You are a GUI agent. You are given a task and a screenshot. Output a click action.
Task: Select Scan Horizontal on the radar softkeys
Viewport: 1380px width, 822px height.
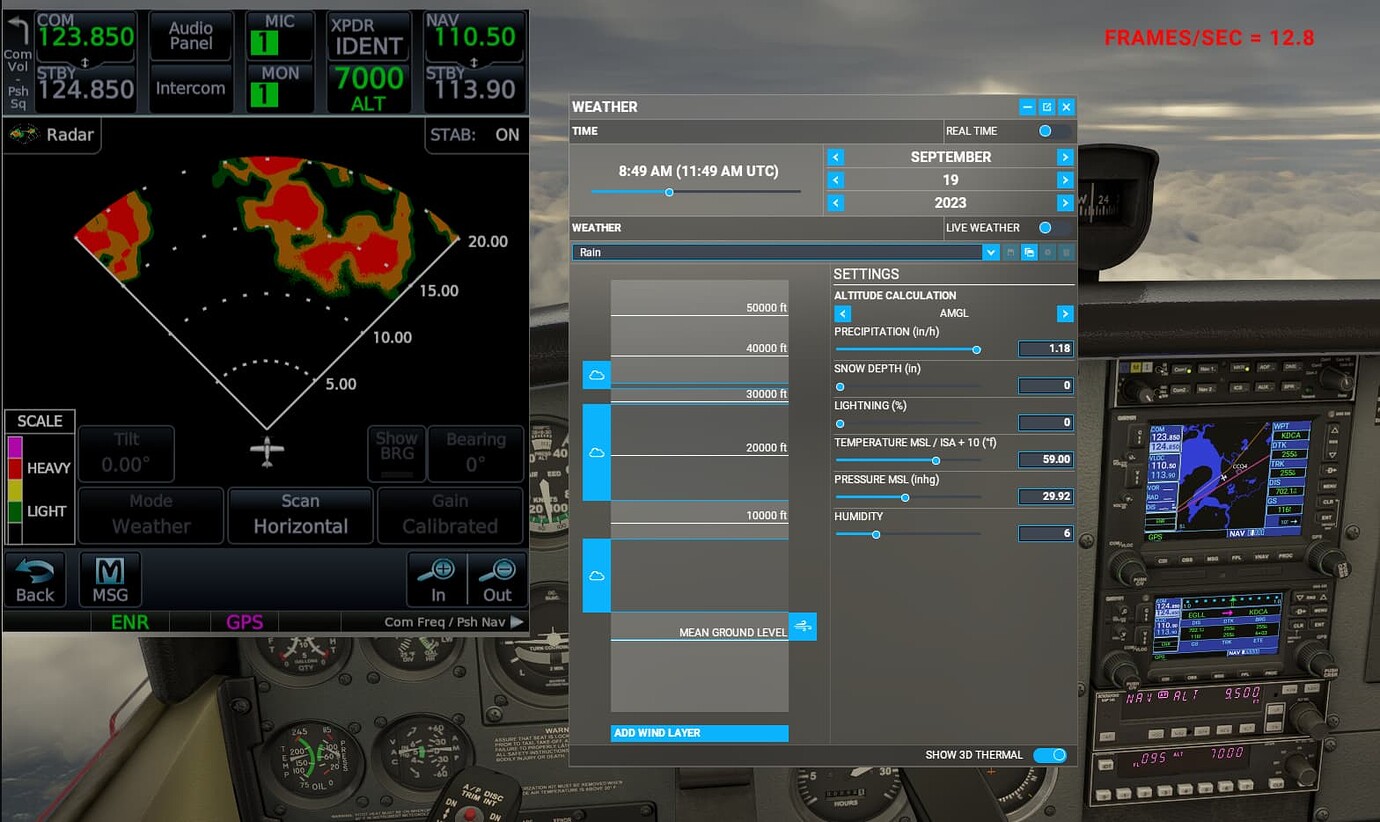pos(300,515)
